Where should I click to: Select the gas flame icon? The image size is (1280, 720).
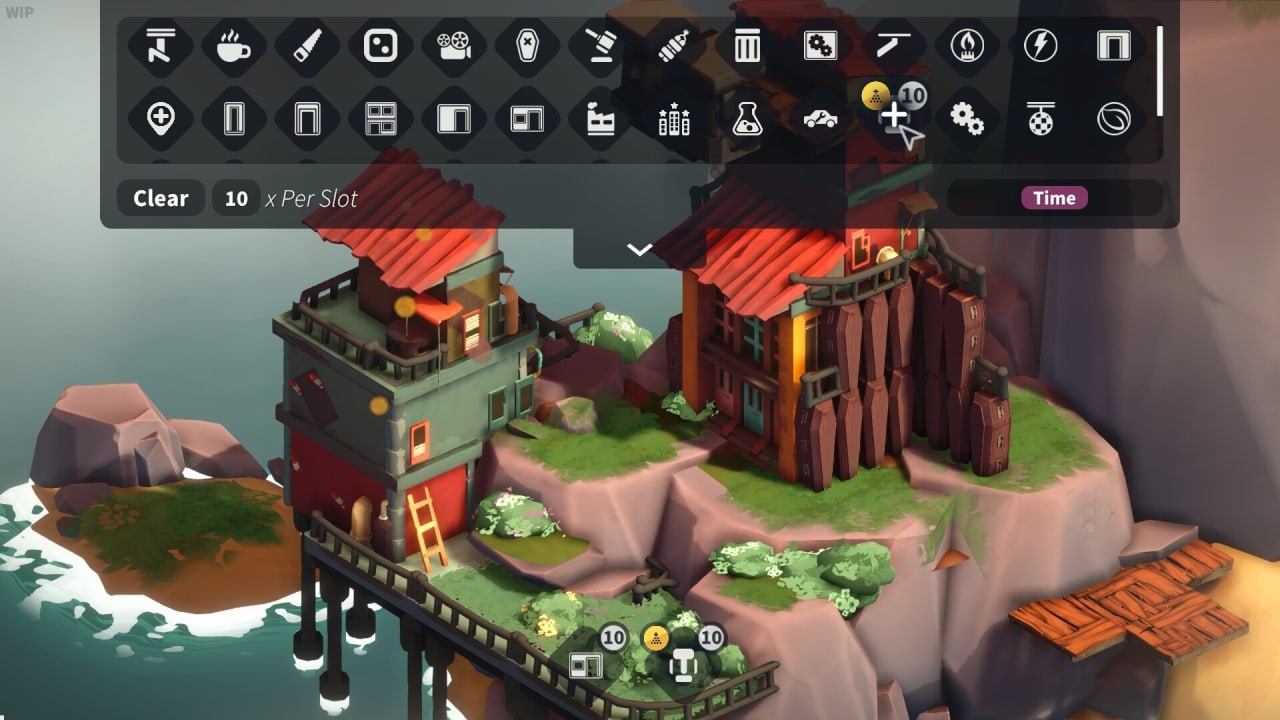pyautogui.click(x=967, y=45)
